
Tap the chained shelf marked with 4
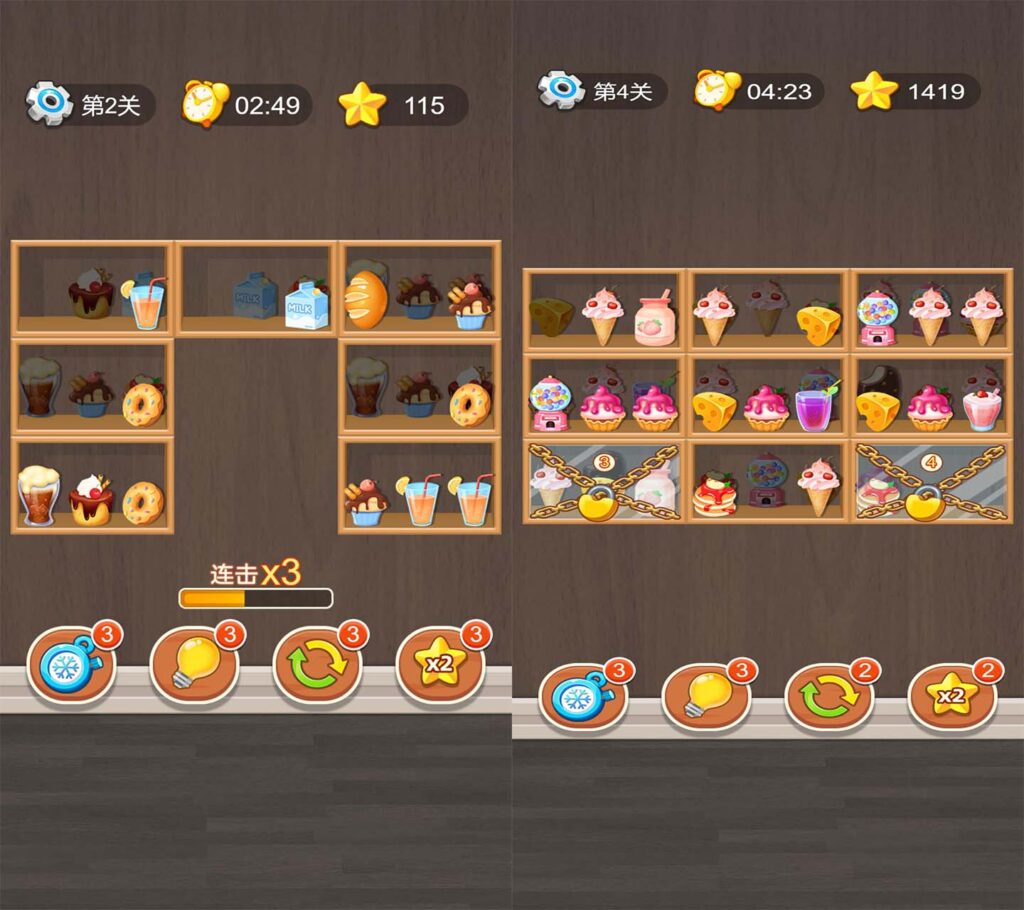930,481
